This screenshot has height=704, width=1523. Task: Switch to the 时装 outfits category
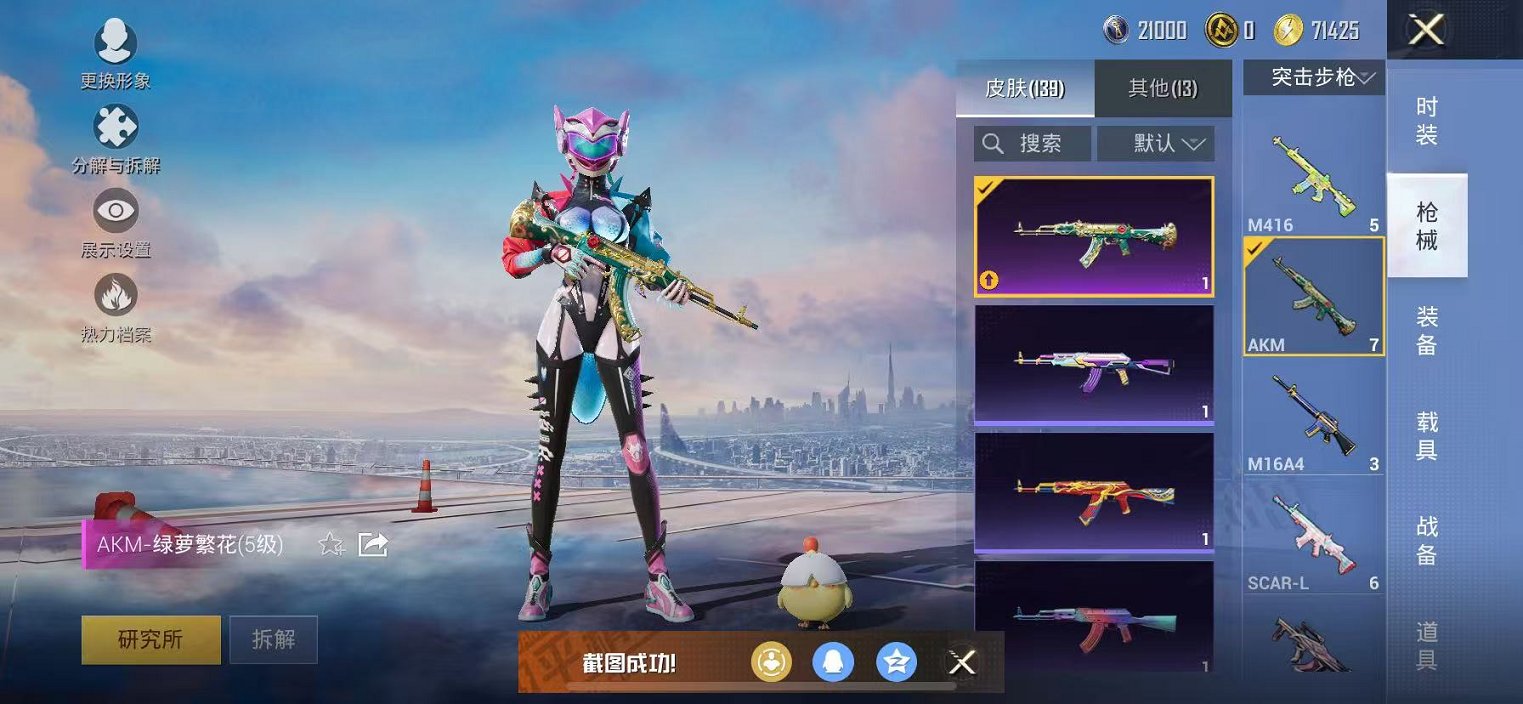1427,121
